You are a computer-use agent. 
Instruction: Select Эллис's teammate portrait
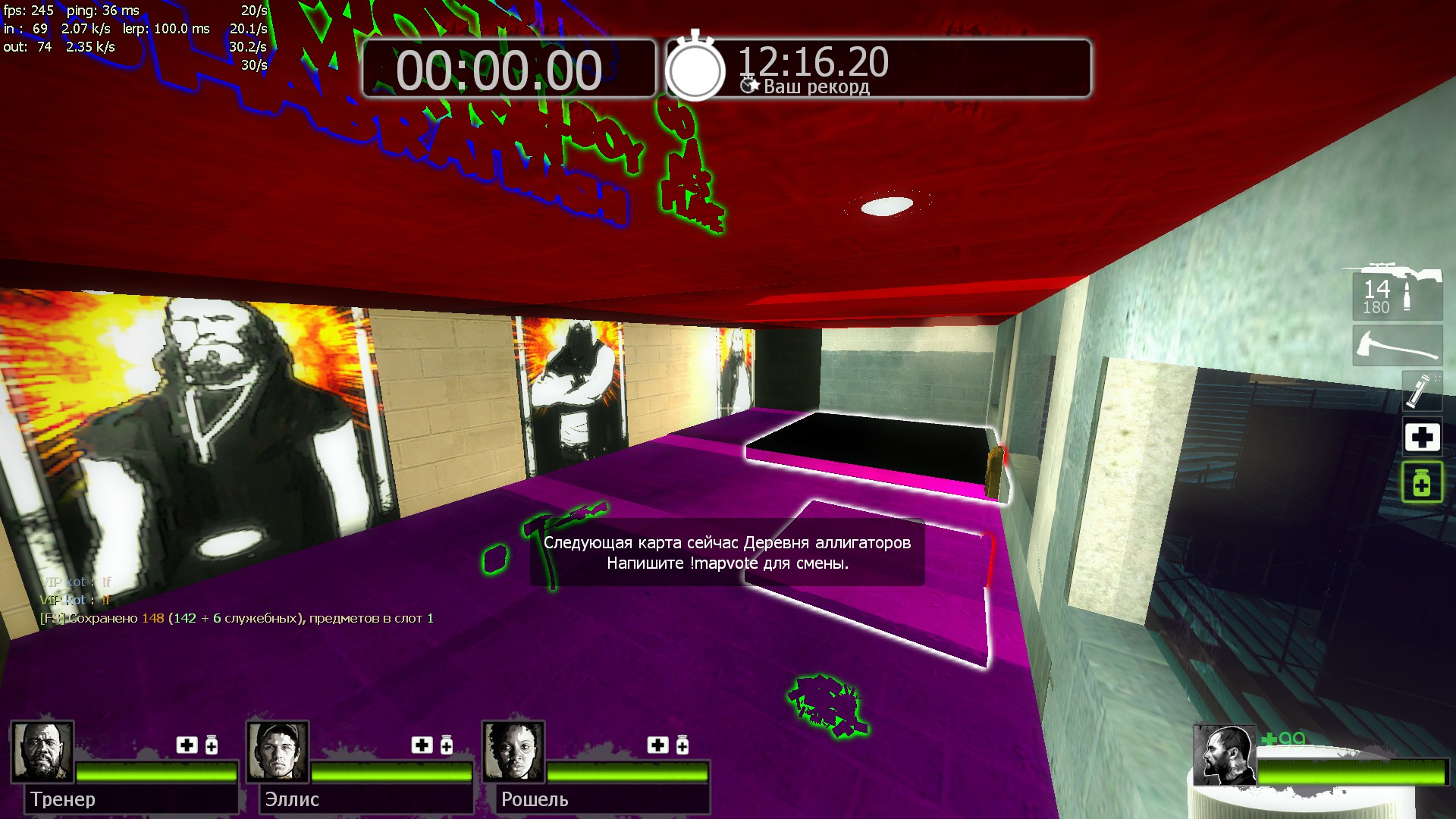tap(278, 752)
